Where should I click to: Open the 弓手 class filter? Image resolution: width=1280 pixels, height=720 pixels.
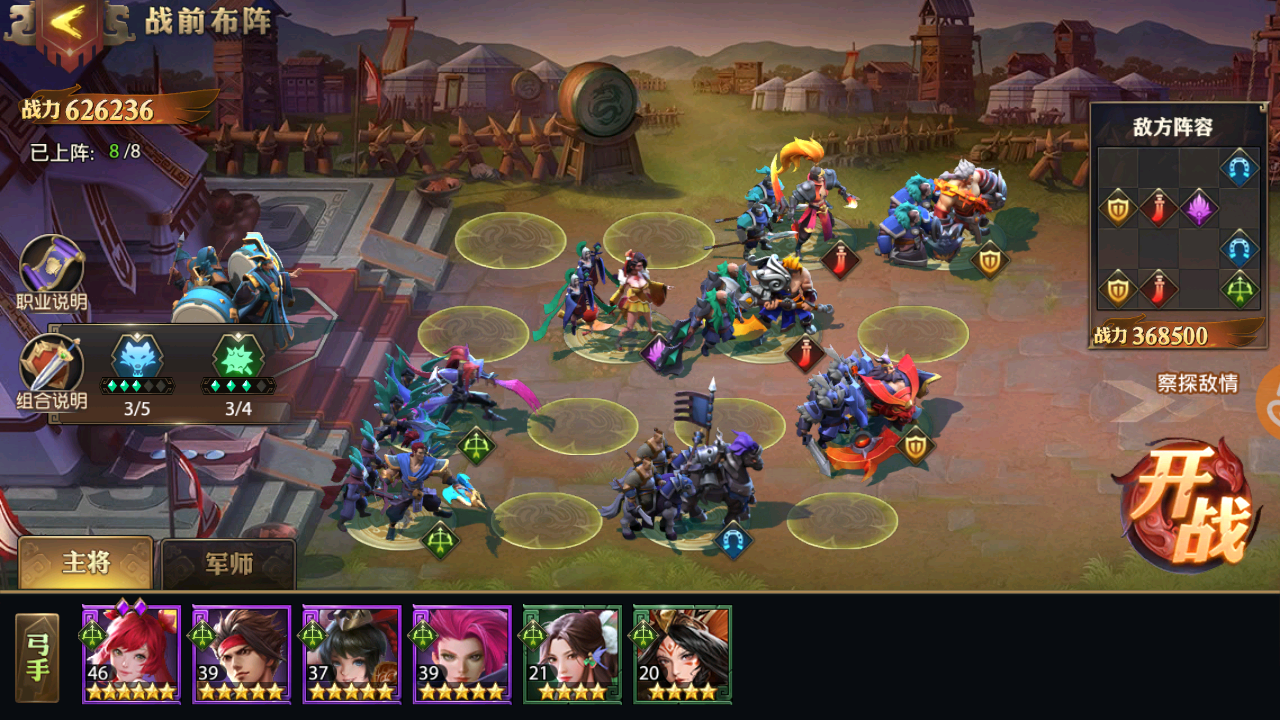[37, 657]
